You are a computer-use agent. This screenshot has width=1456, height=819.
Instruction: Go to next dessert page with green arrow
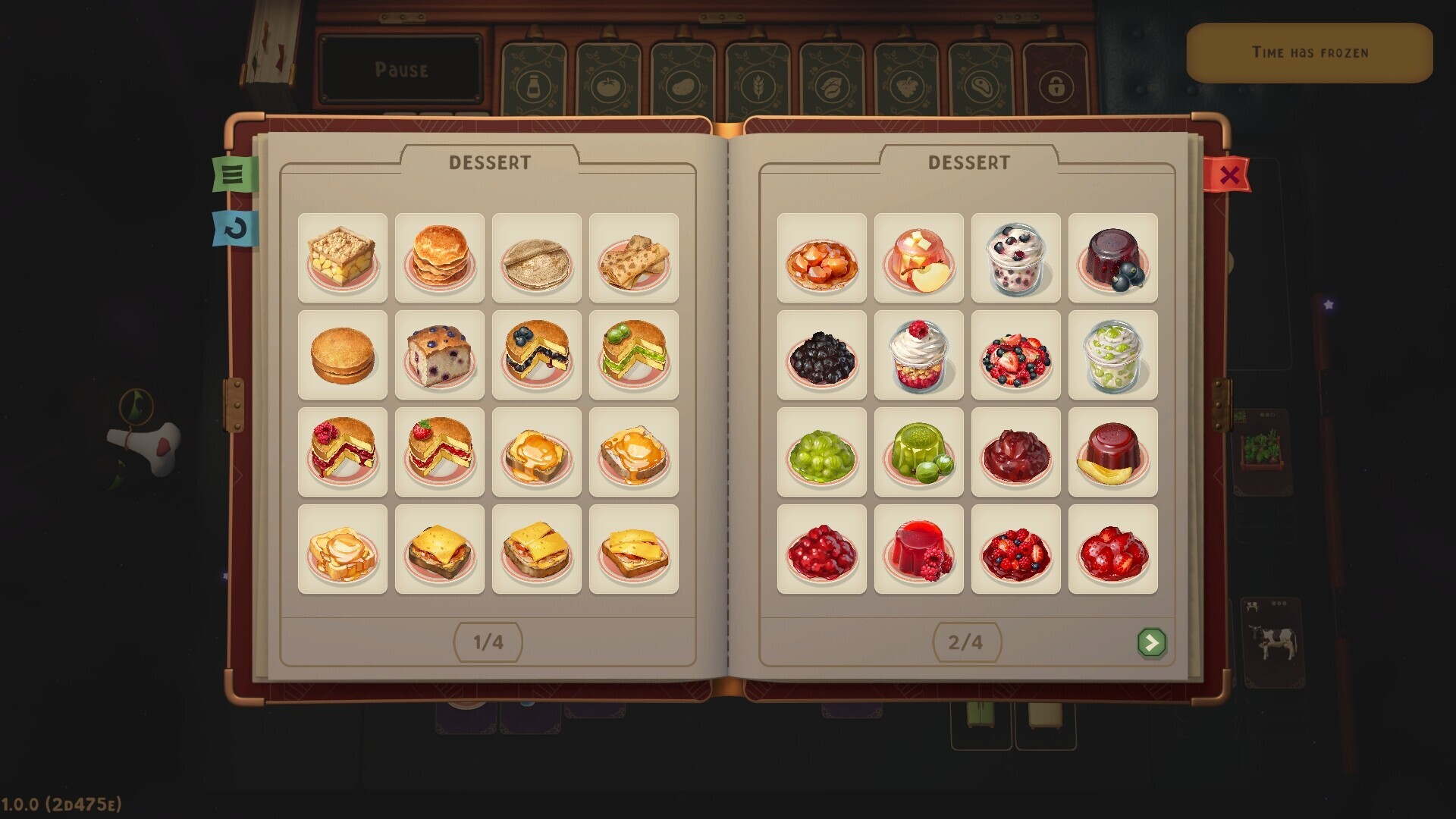[1152, 642]
